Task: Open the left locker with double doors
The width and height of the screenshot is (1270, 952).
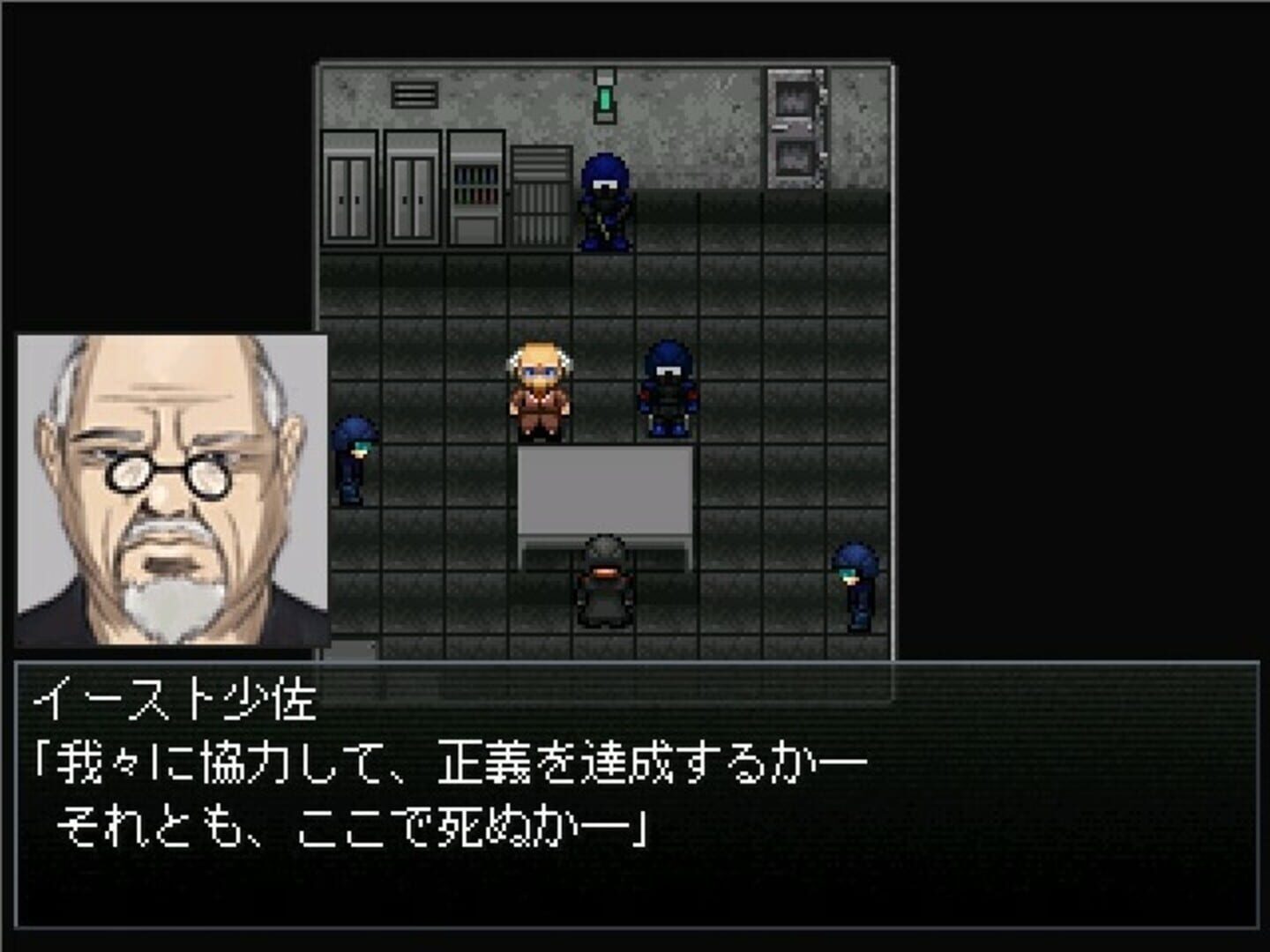Action: 352,190
